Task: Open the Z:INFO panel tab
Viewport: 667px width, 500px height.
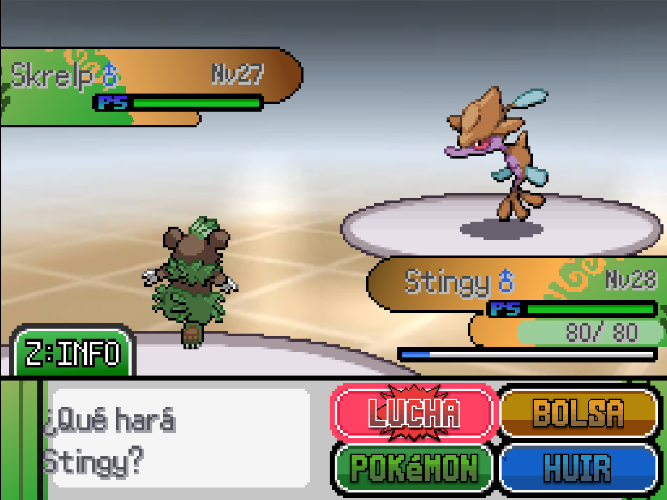Action: [73, 353]
